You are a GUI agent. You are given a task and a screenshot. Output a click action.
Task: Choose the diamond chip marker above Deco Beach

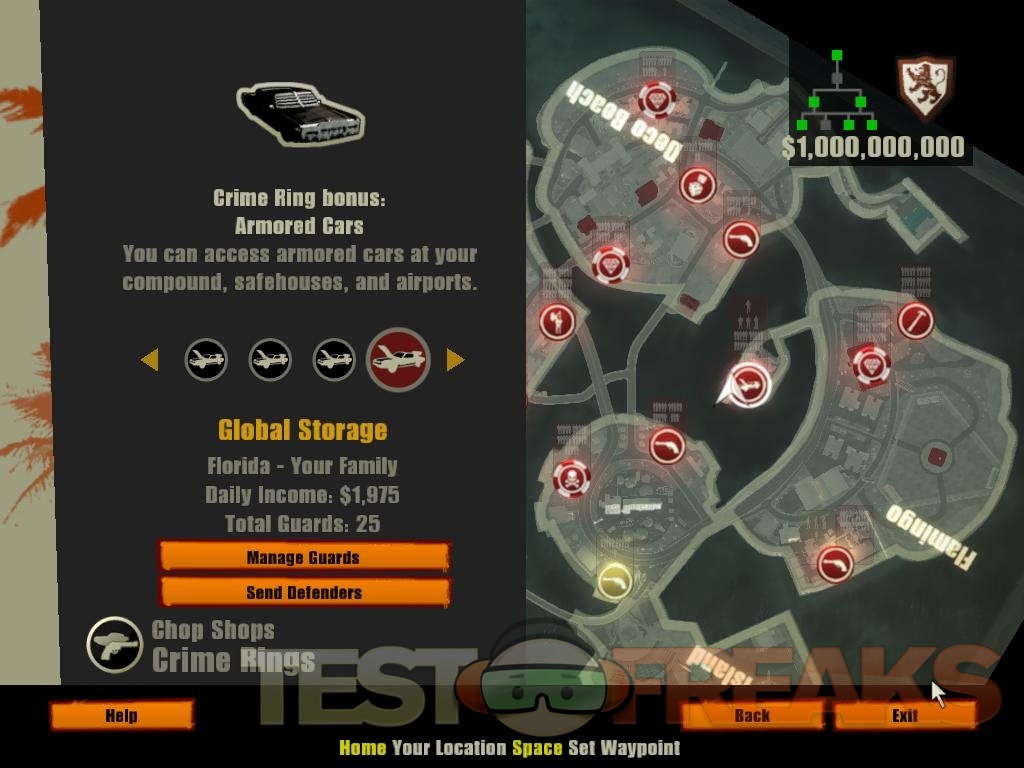[657, 99]
